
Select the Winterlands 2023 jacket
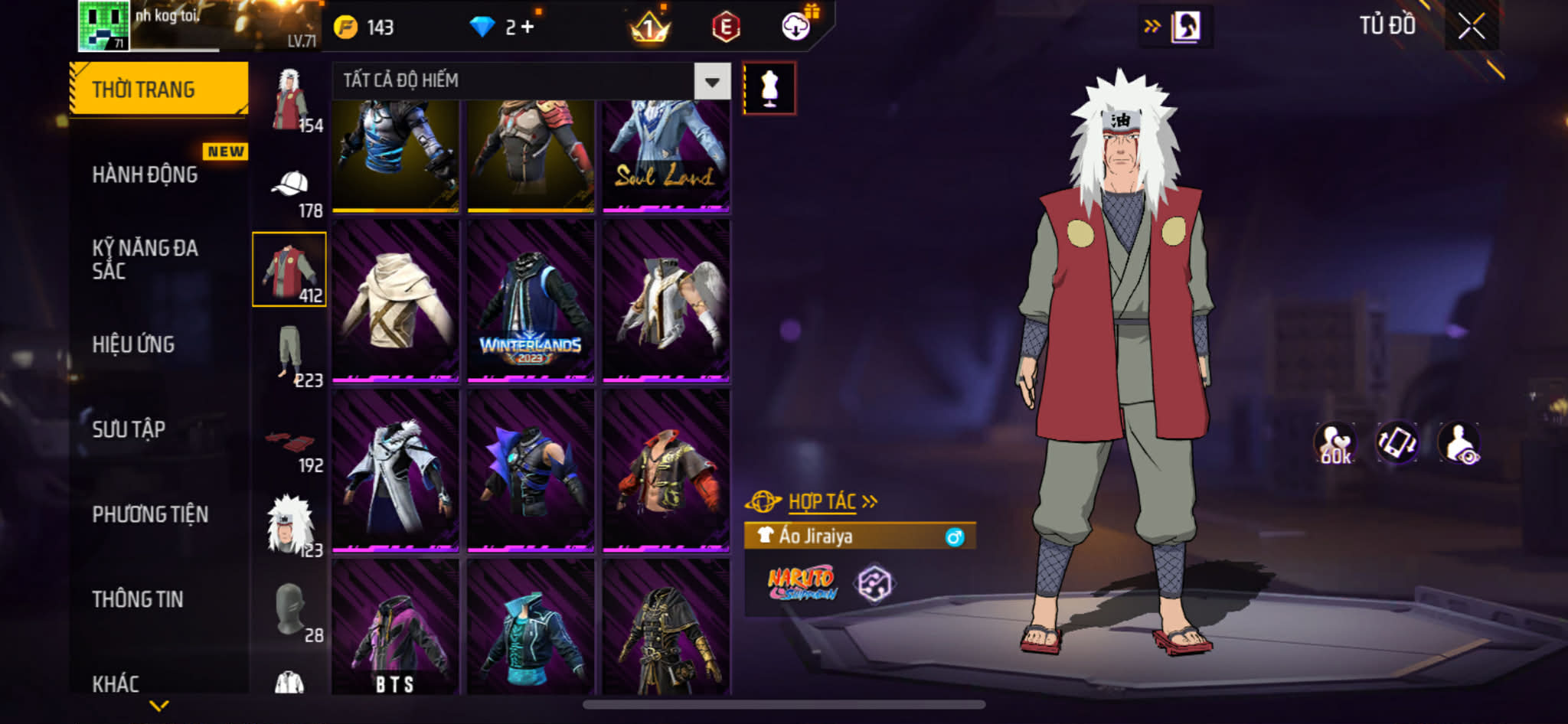click(531, 301)
